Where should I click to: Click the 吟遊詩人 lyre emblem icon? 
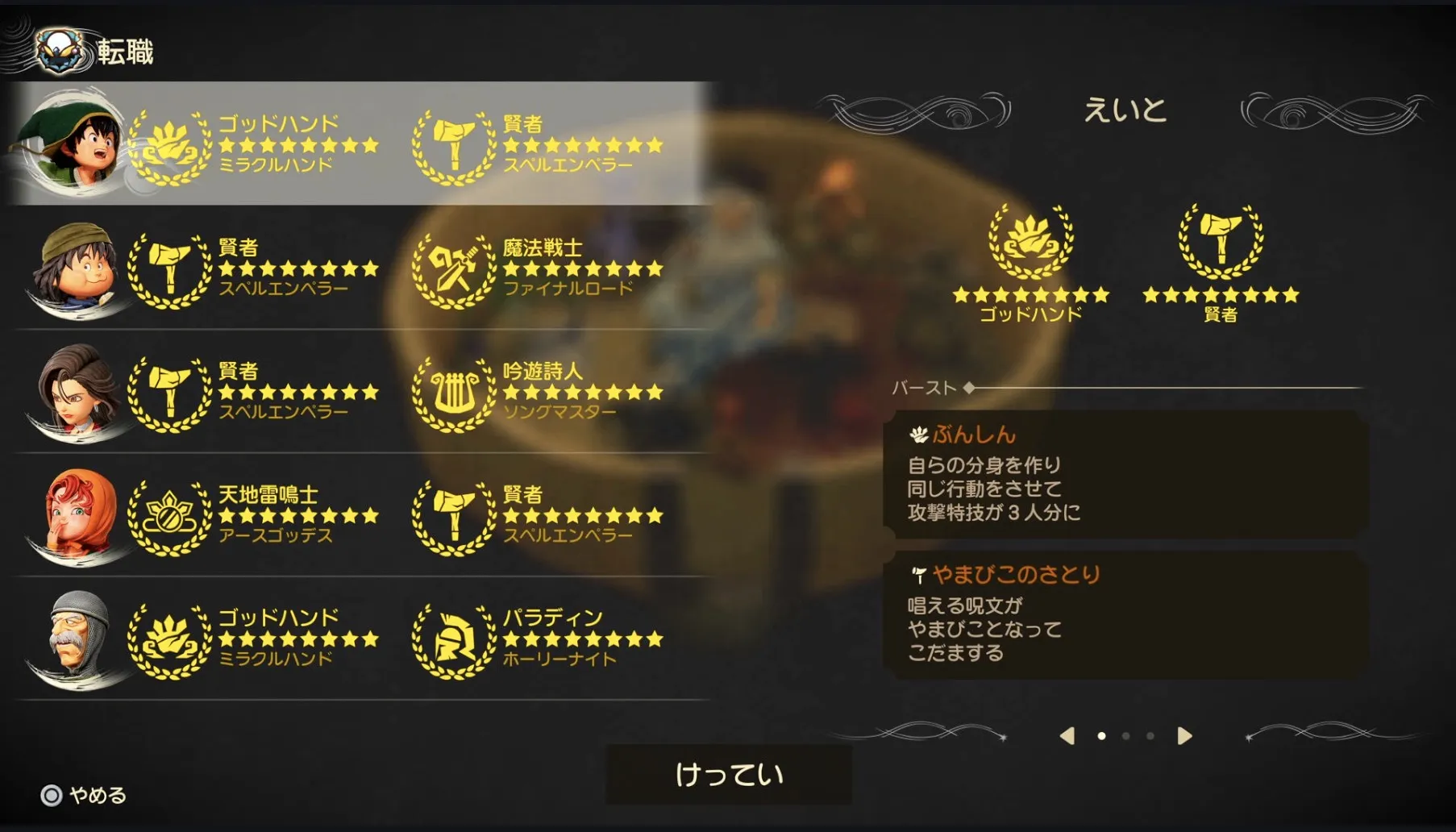pos(456,393)
